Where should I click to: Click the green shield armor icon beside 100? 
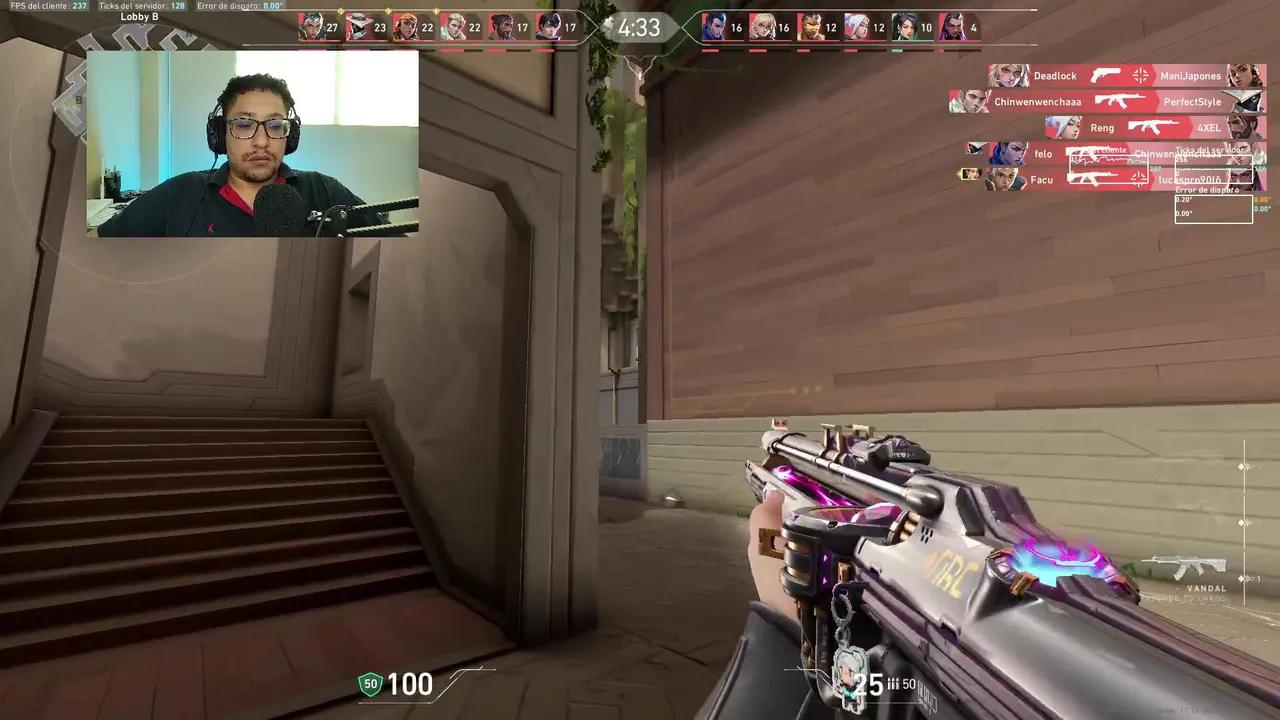369,684
